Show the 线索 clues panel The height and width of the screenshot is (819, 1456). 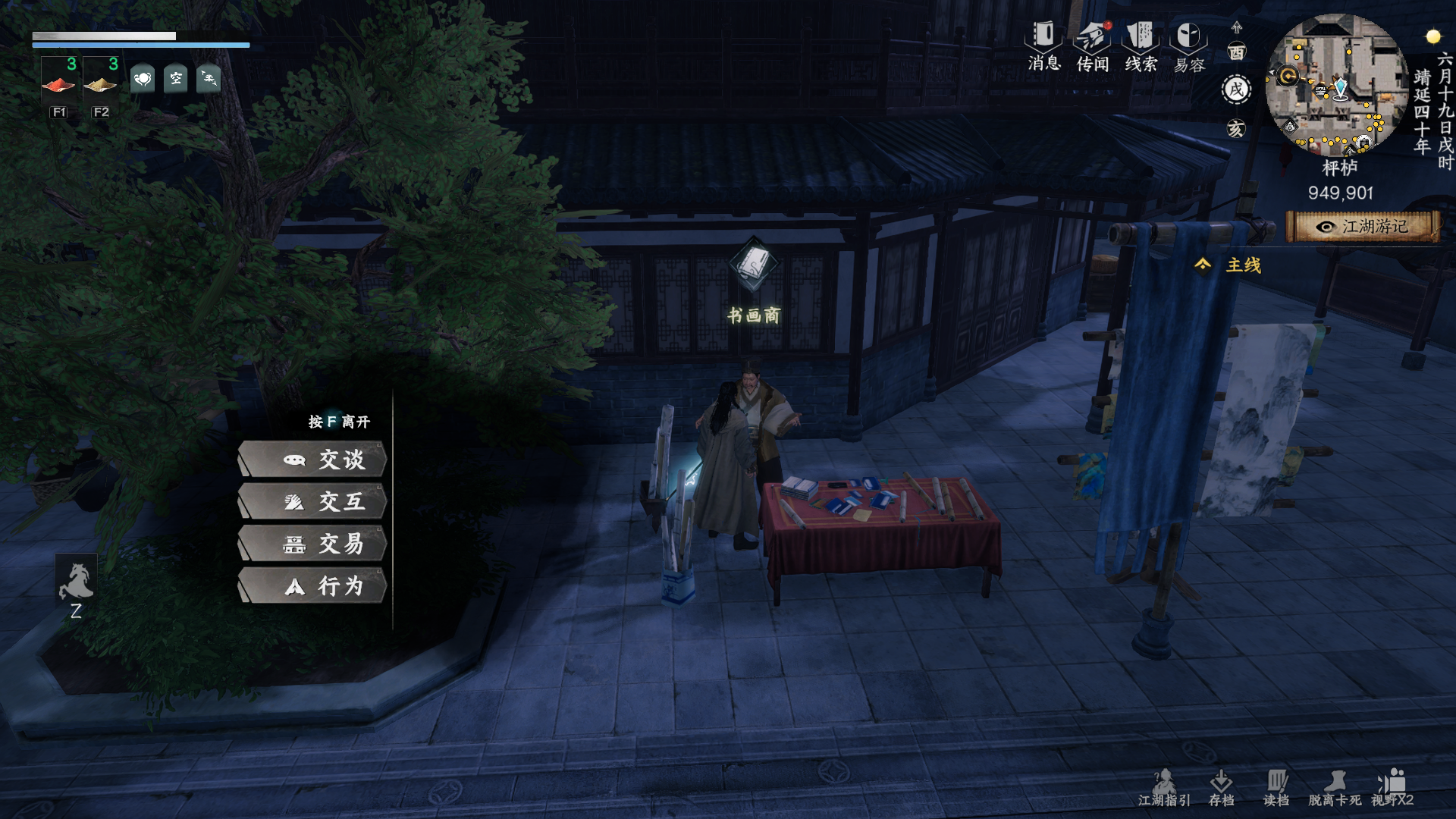tap(1141, 45)
